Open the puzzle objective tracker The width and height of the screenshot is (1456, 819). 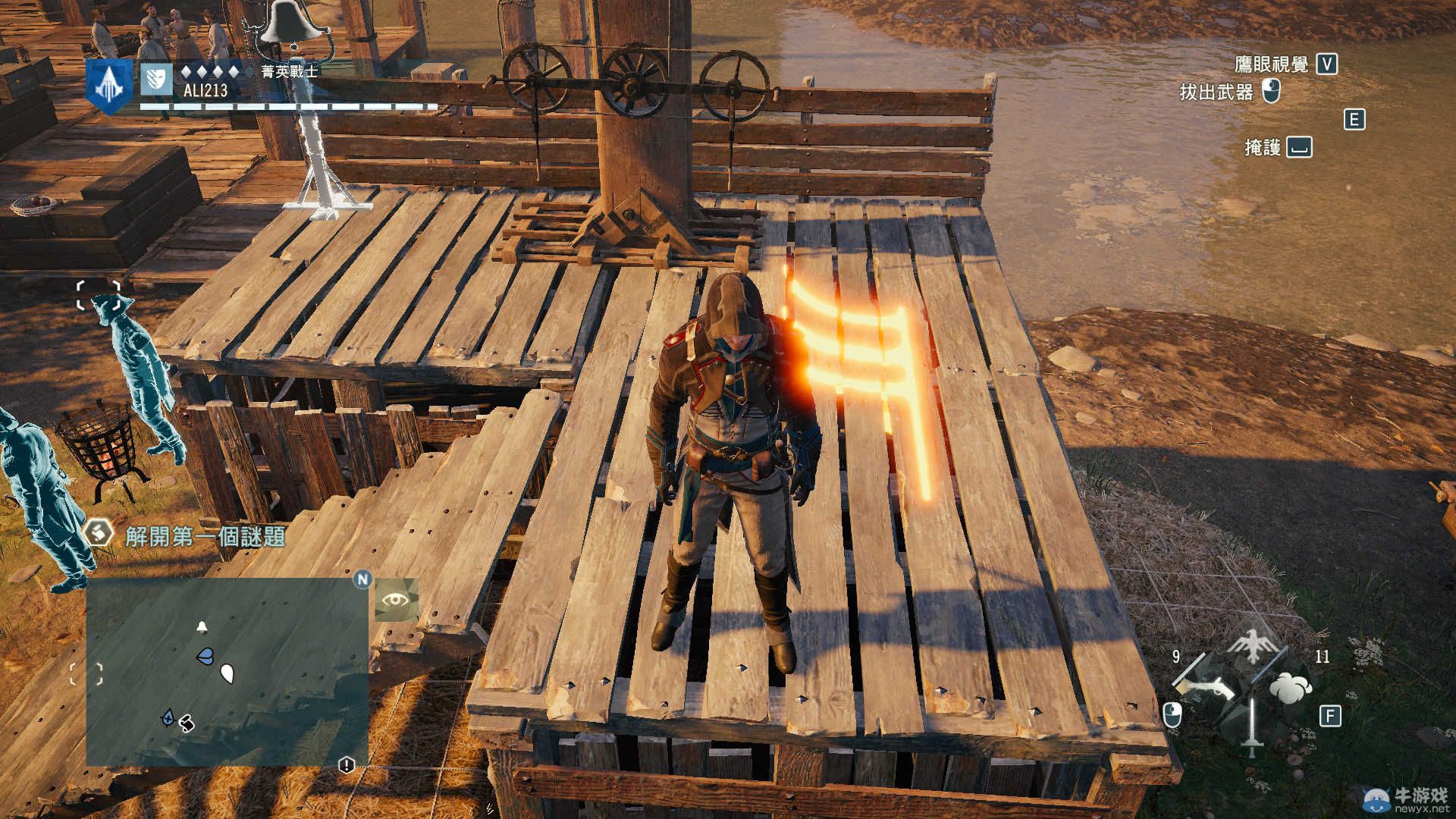[205, 536]
